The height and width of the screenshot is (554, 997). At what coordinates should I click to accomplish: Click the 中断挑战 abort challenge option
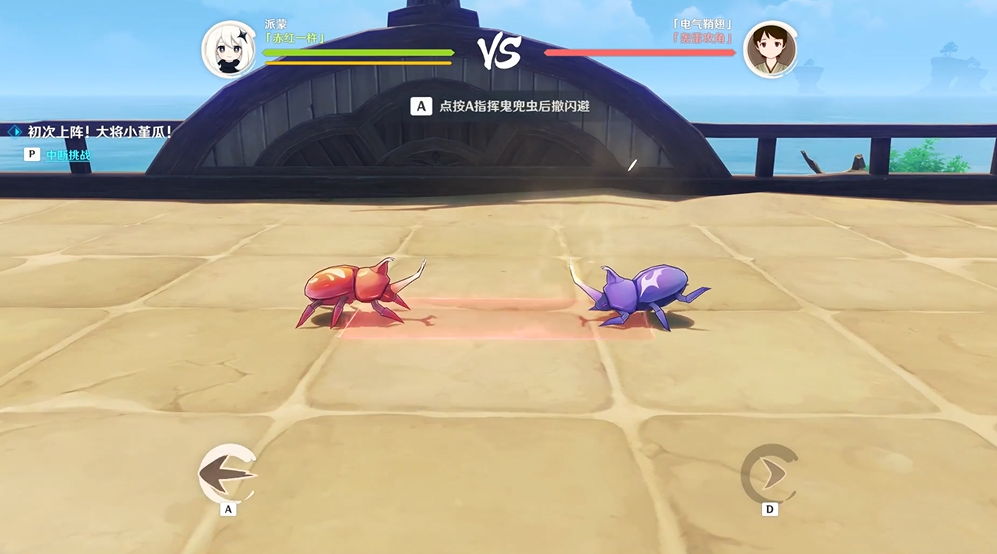pos(67,155)
